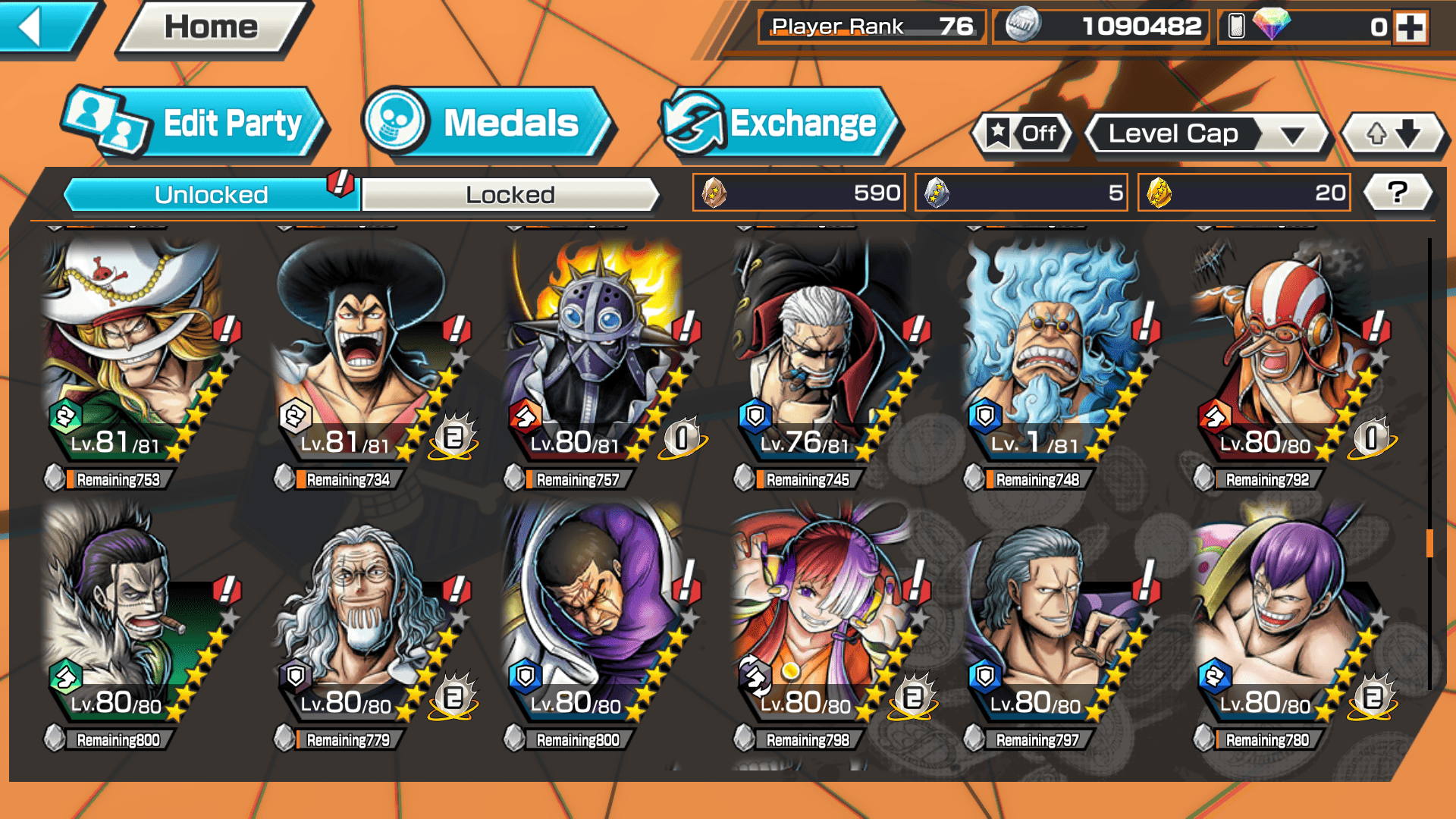
Task: Open the question mark help button
Action: point(1397,193)
